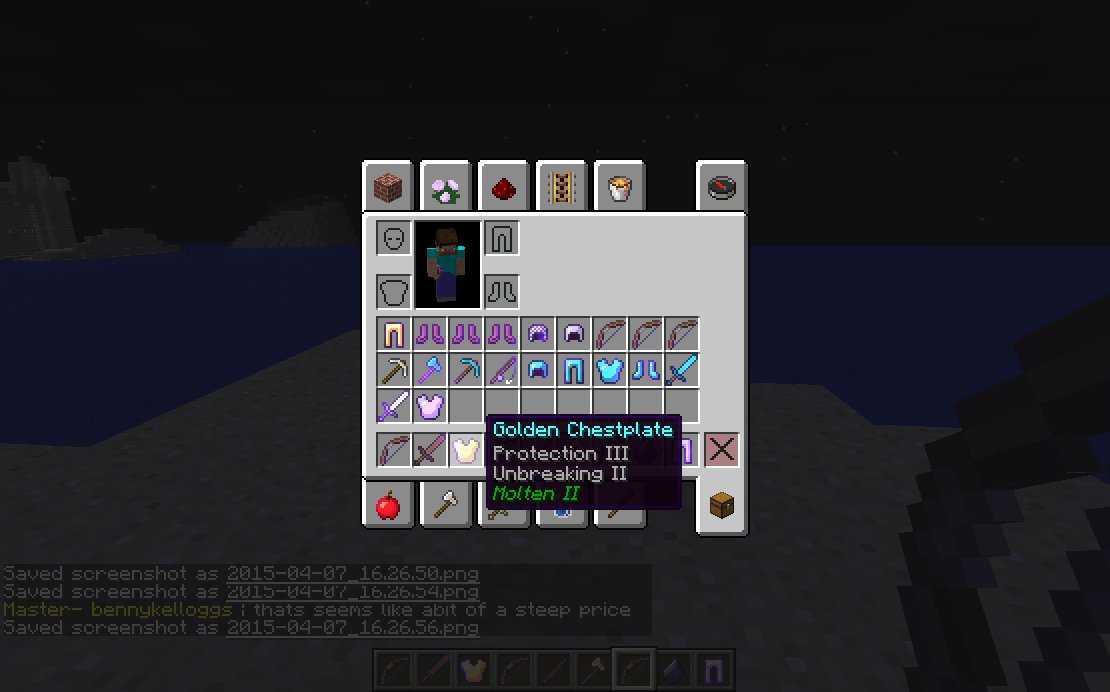
Task: Switch to the Transportation rail tab
Action: 561,187
